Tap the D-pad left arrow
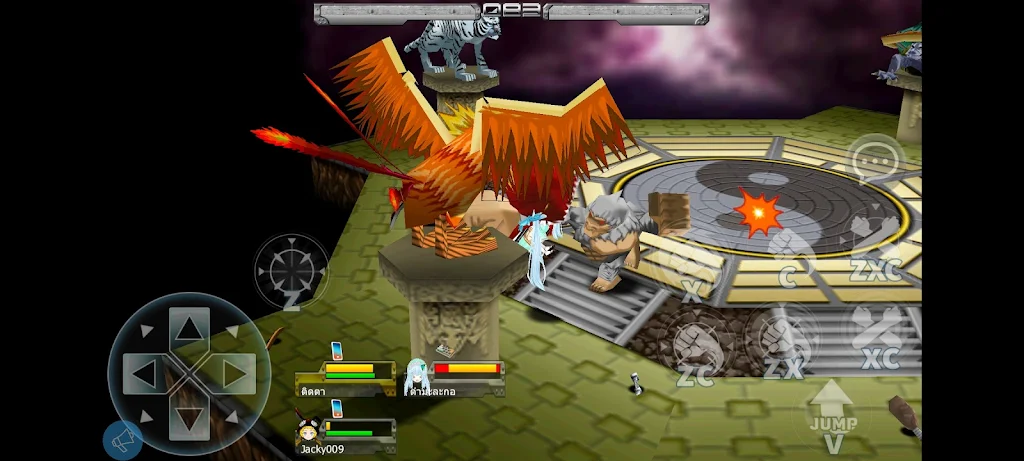This screenshot has width=1024, height=461. point(143,374)
